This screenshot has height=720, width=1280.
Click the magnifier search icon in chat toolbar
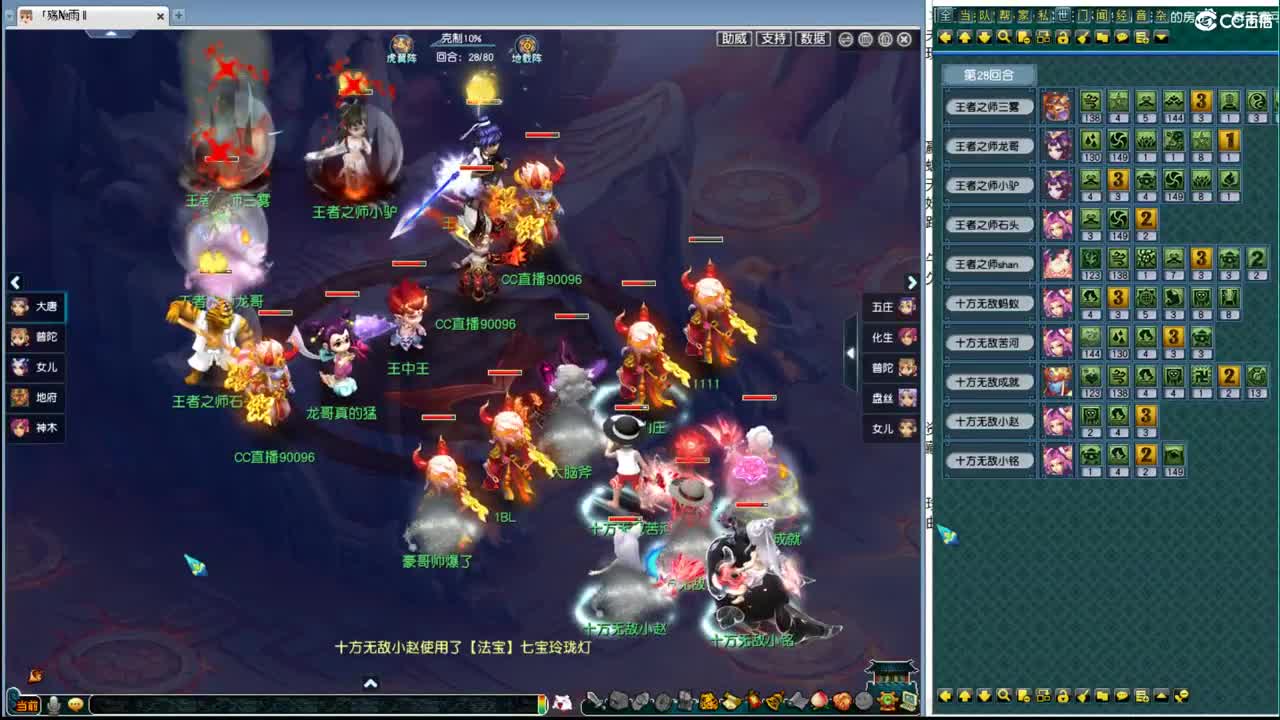coord(1004,38)
